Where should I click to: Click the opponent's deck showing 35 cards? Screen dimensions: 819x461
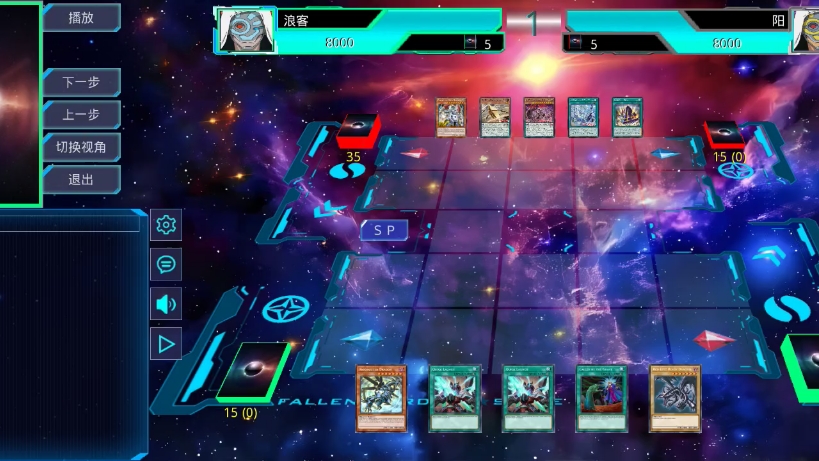(x=354, y=132)
